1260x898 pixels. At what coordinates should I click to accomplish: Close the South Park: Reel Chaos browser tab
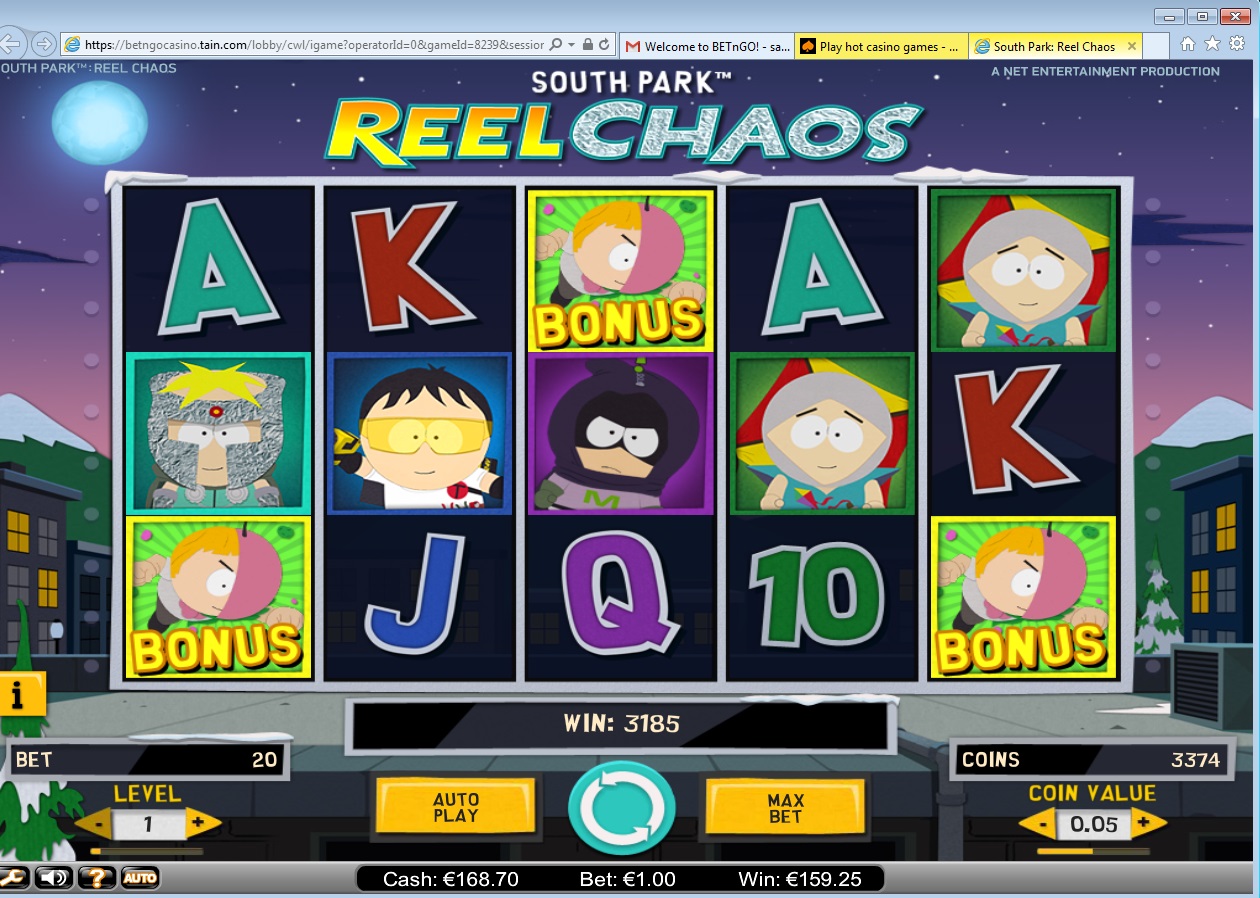click(1132, 46)
